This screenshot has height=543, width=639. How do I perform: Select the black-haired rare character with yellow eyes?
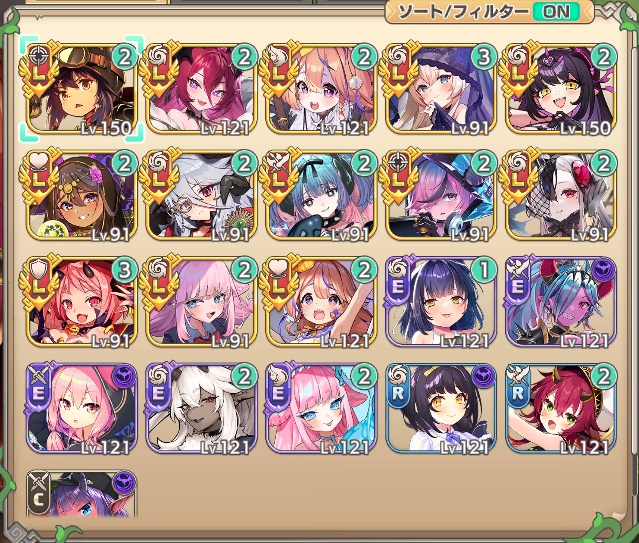[x=440, y=409]
